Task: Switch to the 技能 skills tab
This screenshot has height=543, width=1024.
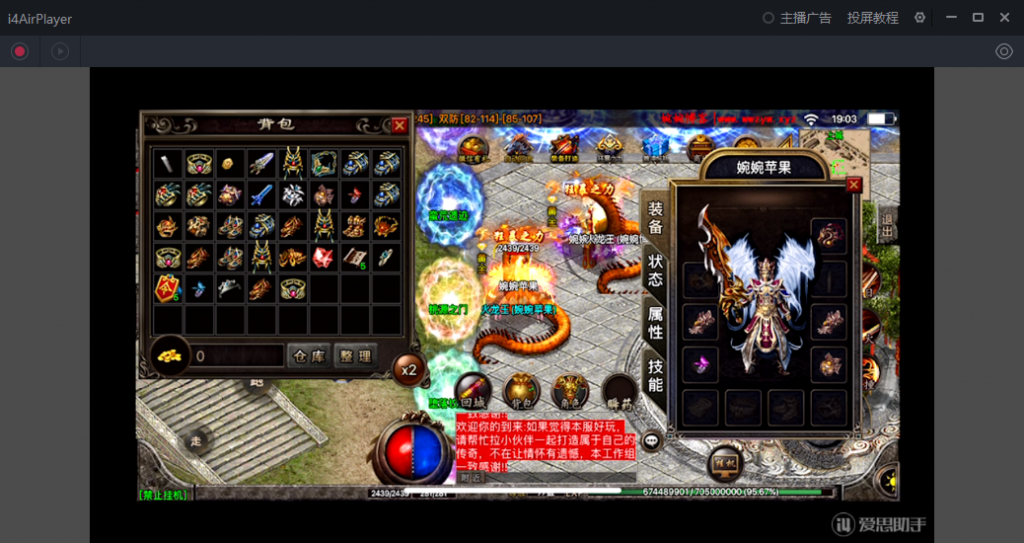Action: (x=655, y=375)
